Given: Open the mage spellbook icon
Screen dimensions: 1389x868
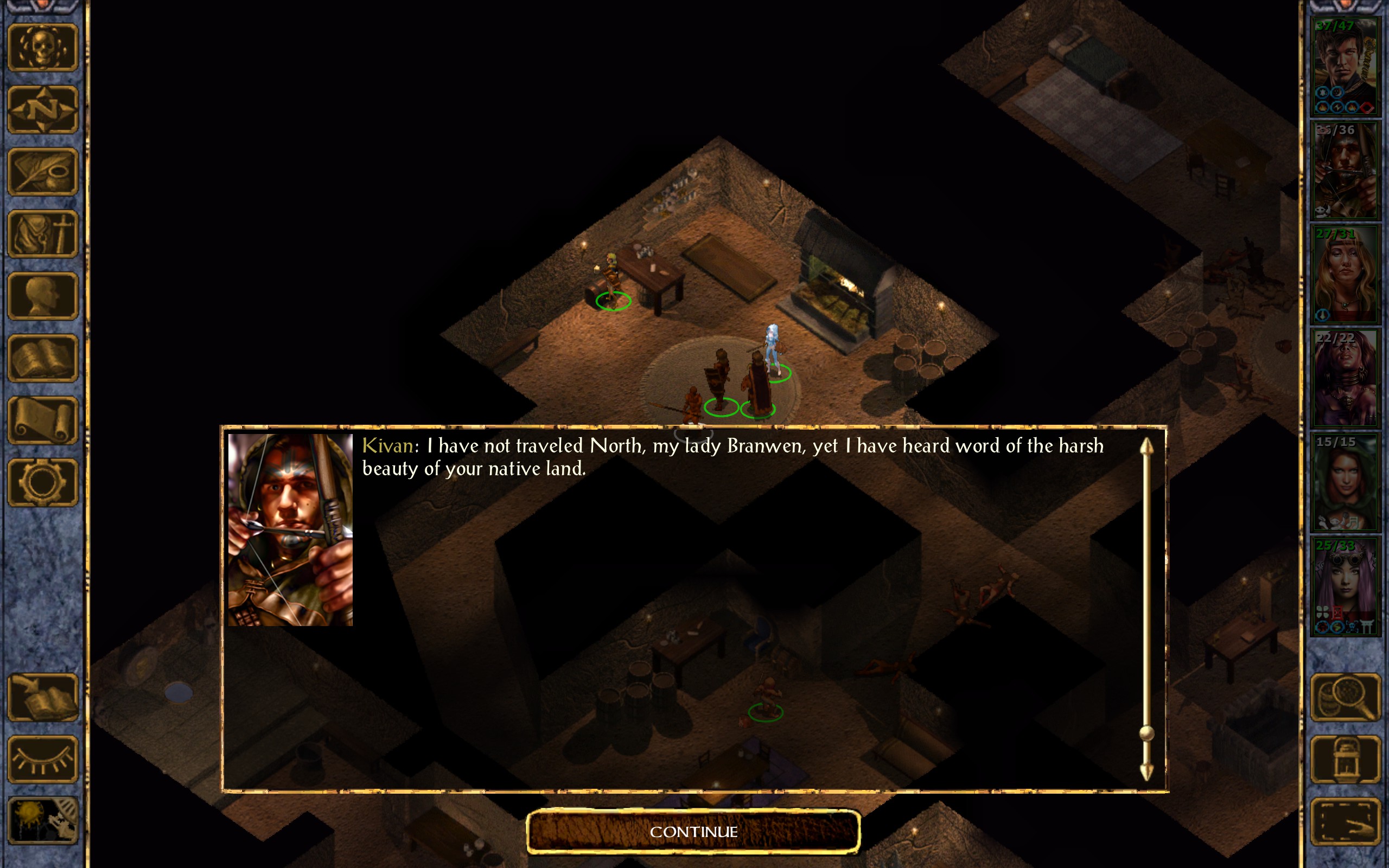Looking at the screenshot, I should [x=42, y=358].
